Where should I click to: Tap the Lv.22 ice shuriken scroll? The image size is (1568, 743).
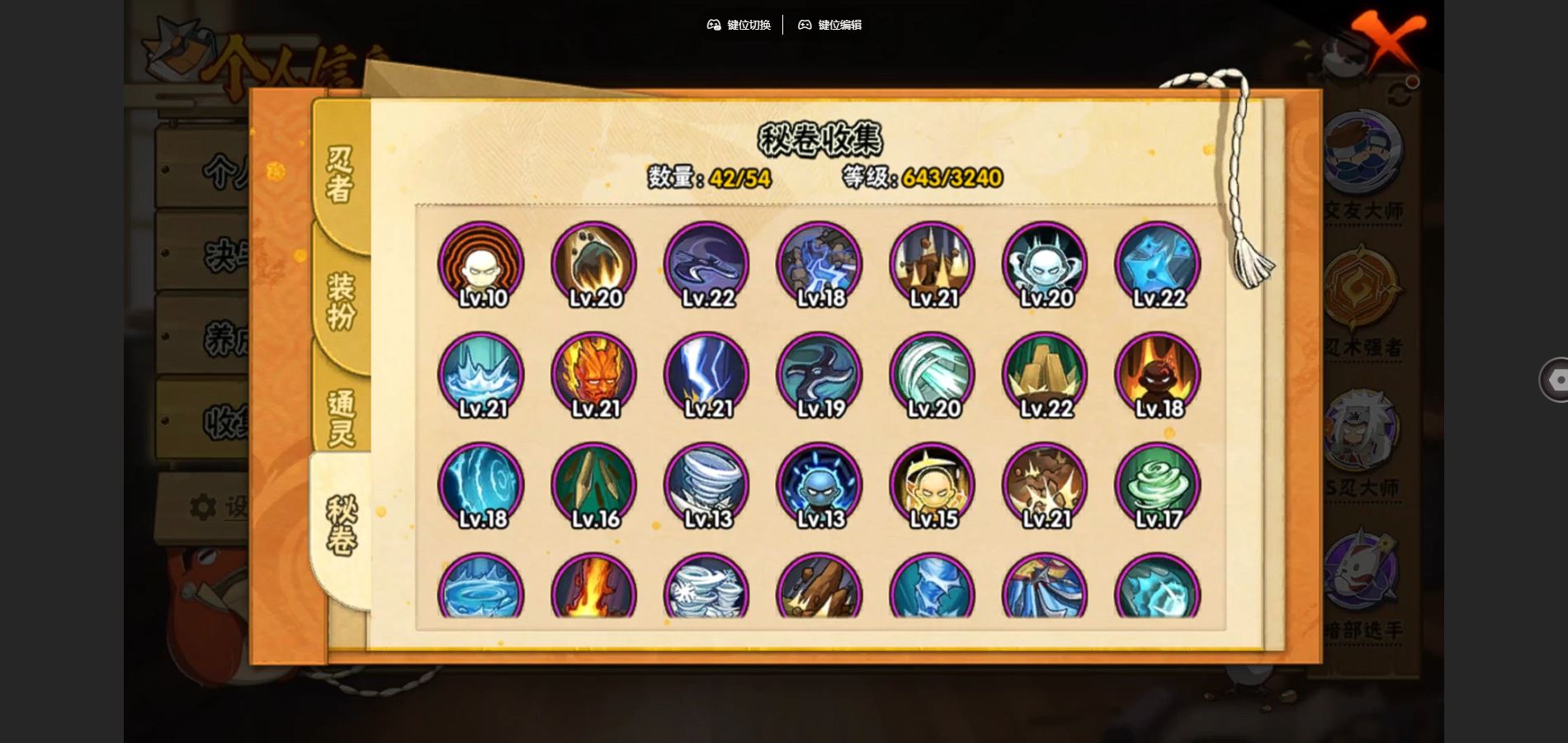[1158, 264]
